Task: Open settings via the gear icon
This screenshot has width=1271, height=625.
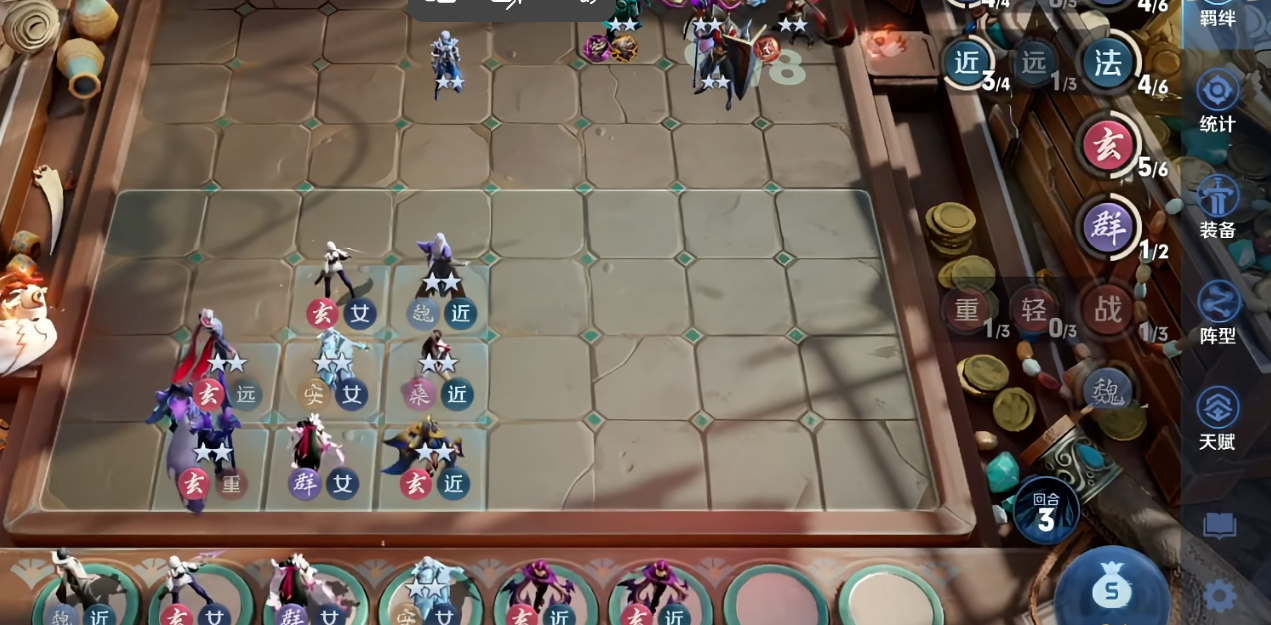Action: tap(1219, 596)
